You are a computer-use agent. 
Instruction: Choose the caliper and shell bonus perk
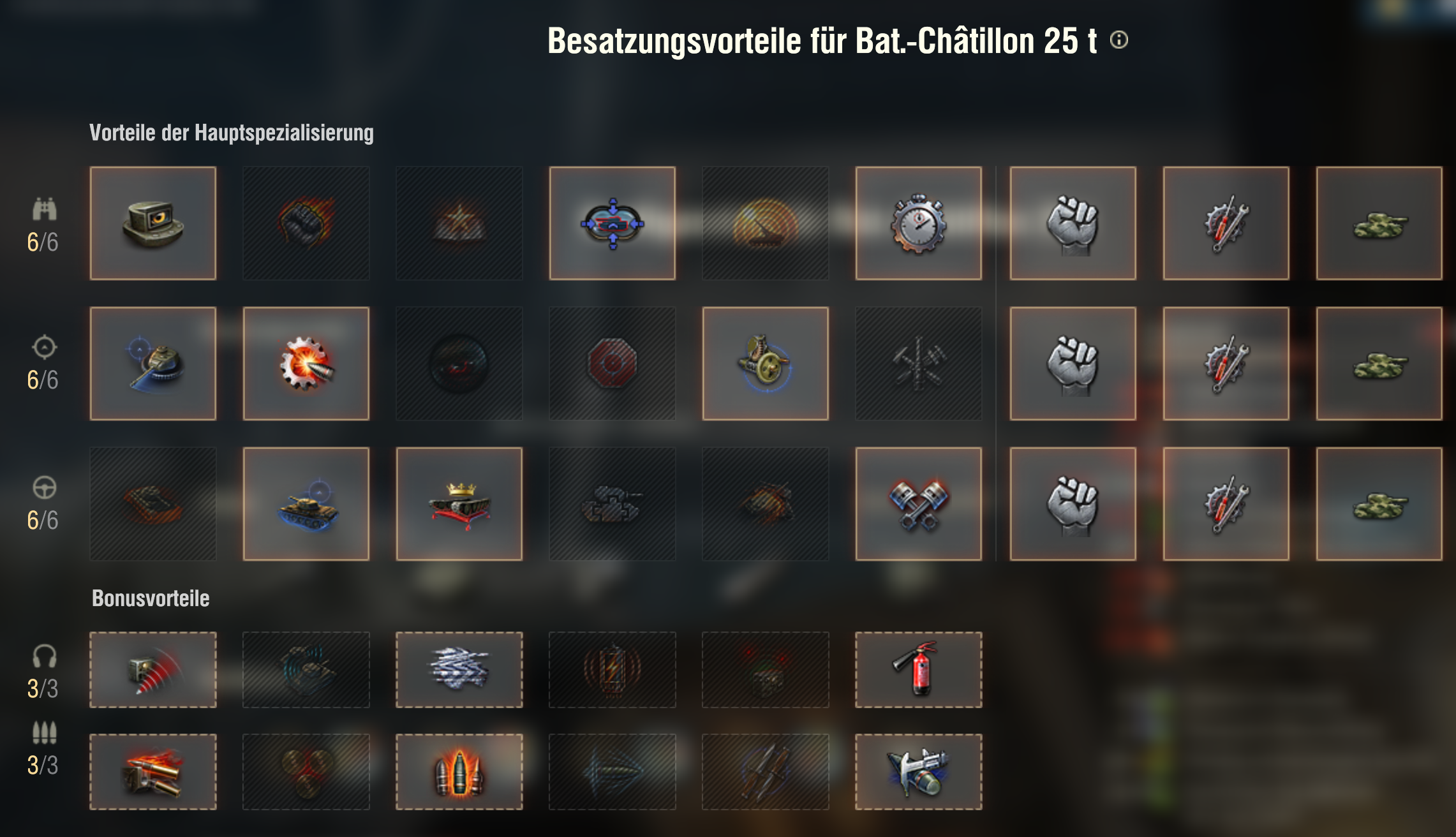(x=919, y=772)
